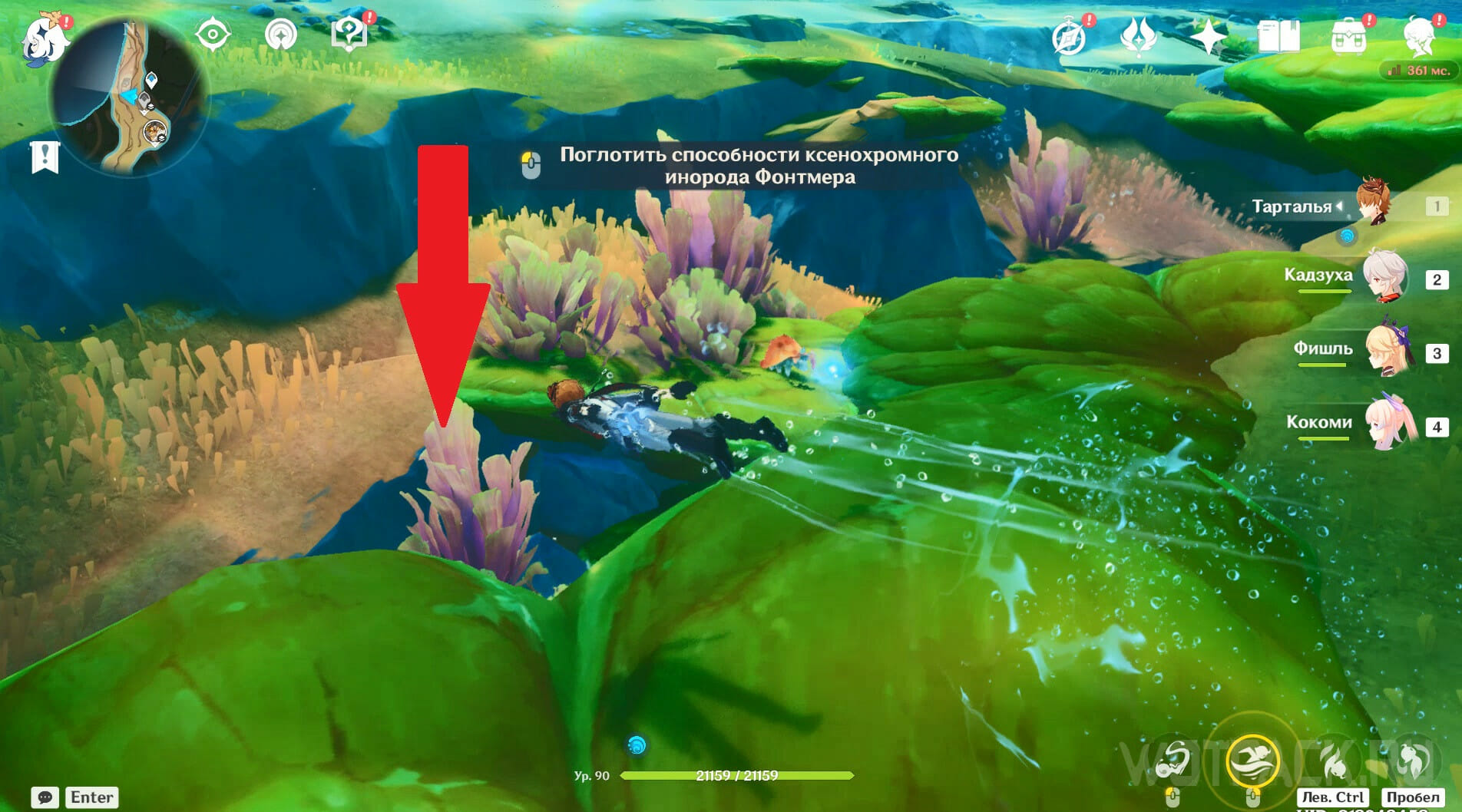Image resolution: width=1462 pixels, height=812 pixels.
Task: Open the four-pointed star wish icon
Action: point(1208,36)
